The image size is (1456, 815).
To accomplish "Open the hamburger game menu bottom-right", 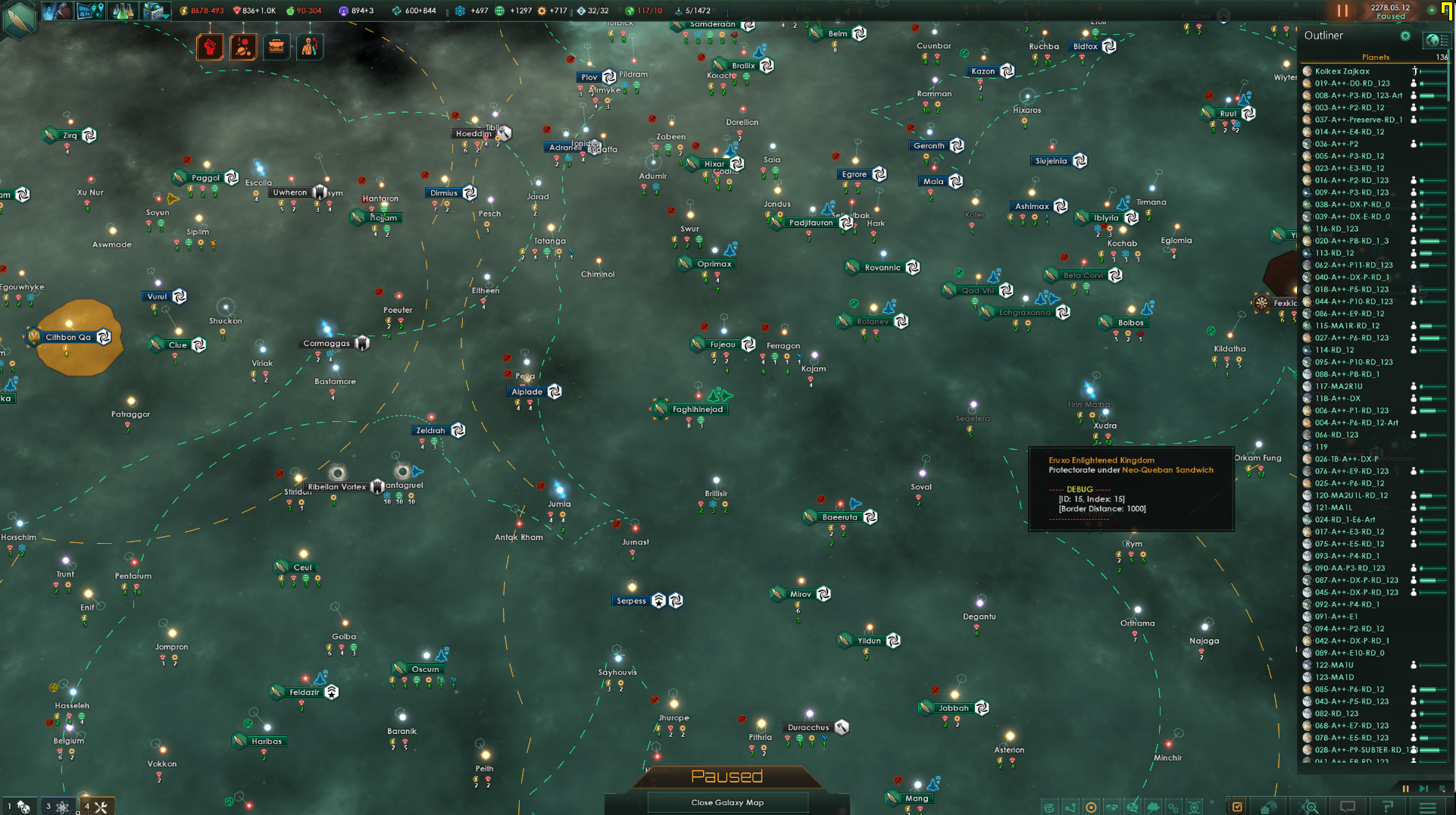I will tap(1427, 807).
